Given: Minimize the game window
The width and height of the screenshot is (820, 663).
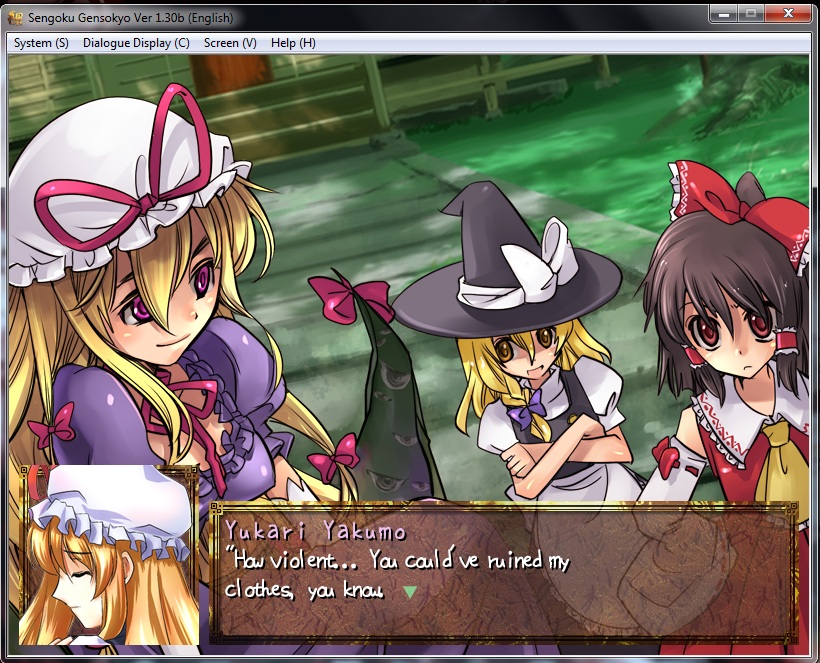Looking at the screenshot, I should coord(724,13).
